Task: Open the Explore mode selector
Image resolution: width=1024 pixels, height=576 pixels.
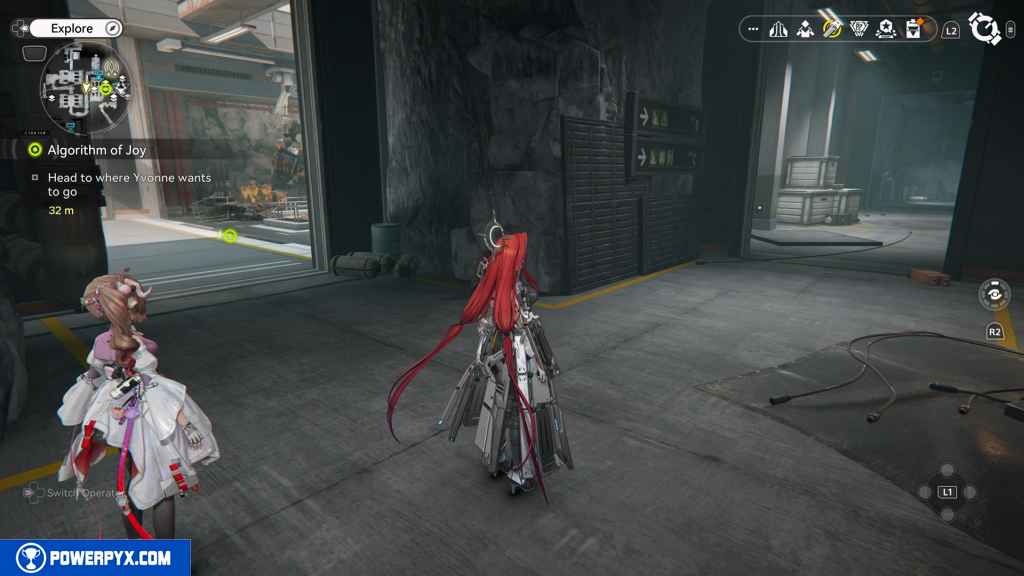Action: [x=70, y=29]
